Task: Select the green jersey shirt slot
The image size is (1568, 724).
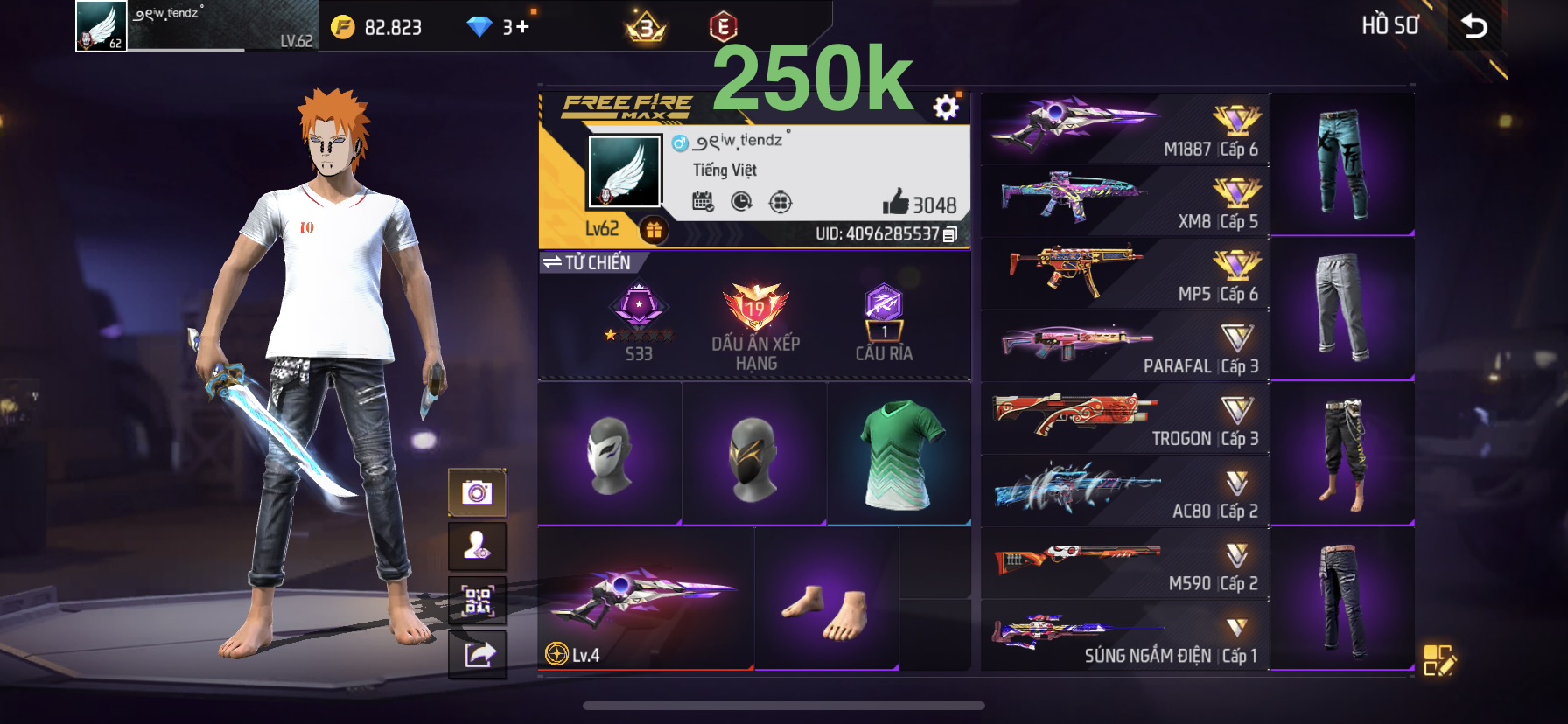Action: [x=899, y=454]
